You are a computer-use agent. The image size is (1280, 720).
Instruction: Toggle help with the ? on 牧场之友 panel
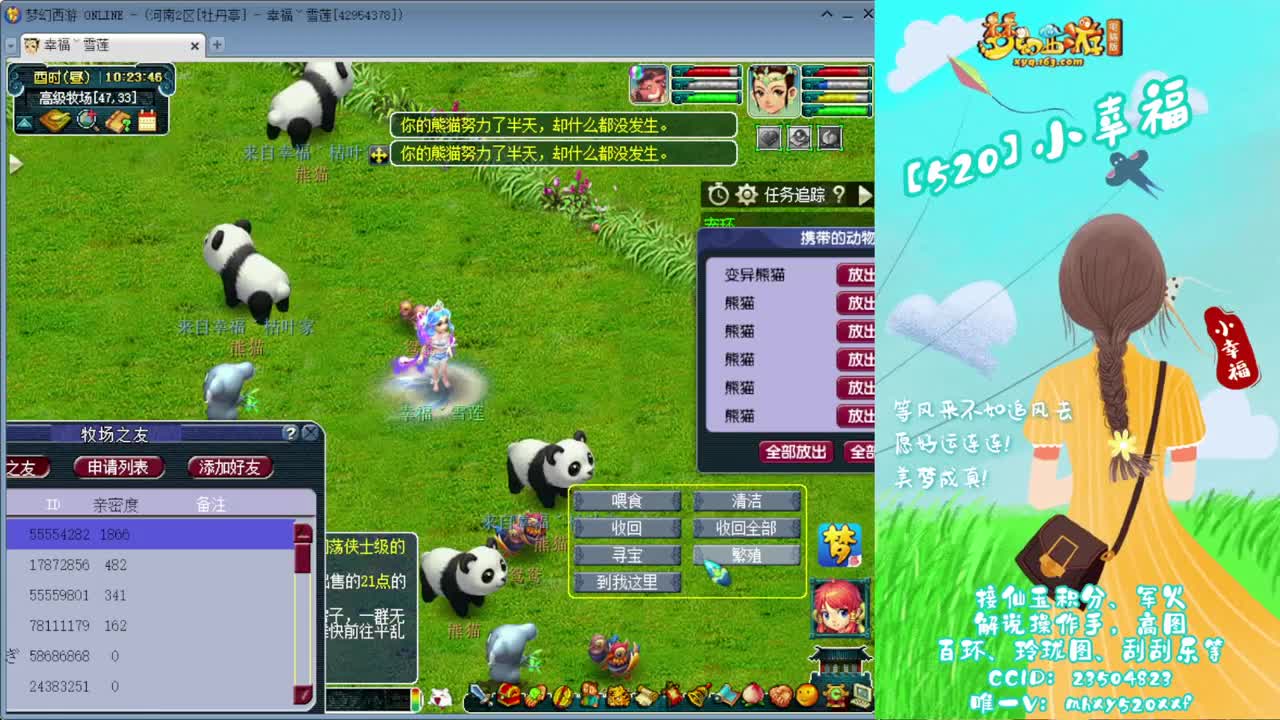289,434
